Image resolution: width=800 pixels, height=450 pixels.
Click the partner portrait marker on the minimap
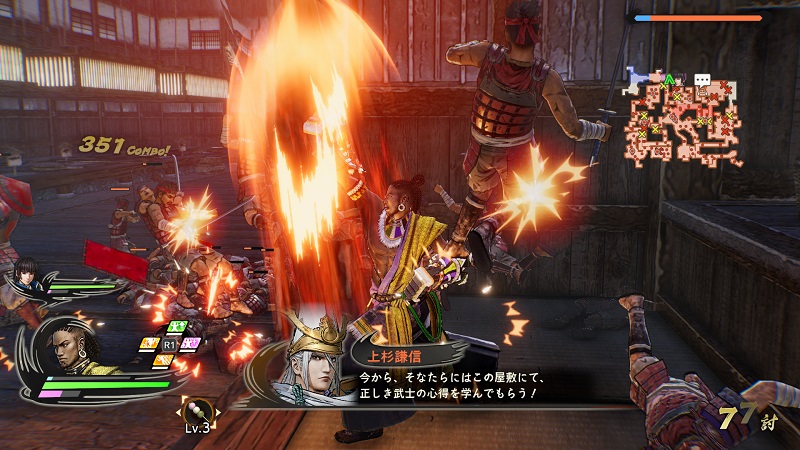[679, 79]
